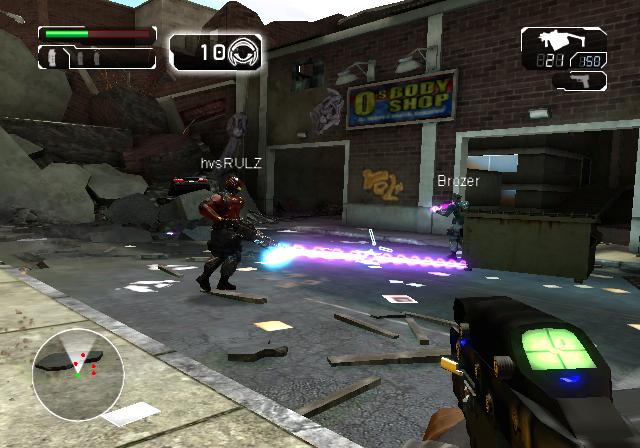Image resolution: width=640 pixels, height=448 pixels.
Task: Click the helmet icon beside the 10
Action: click(243, 52)
